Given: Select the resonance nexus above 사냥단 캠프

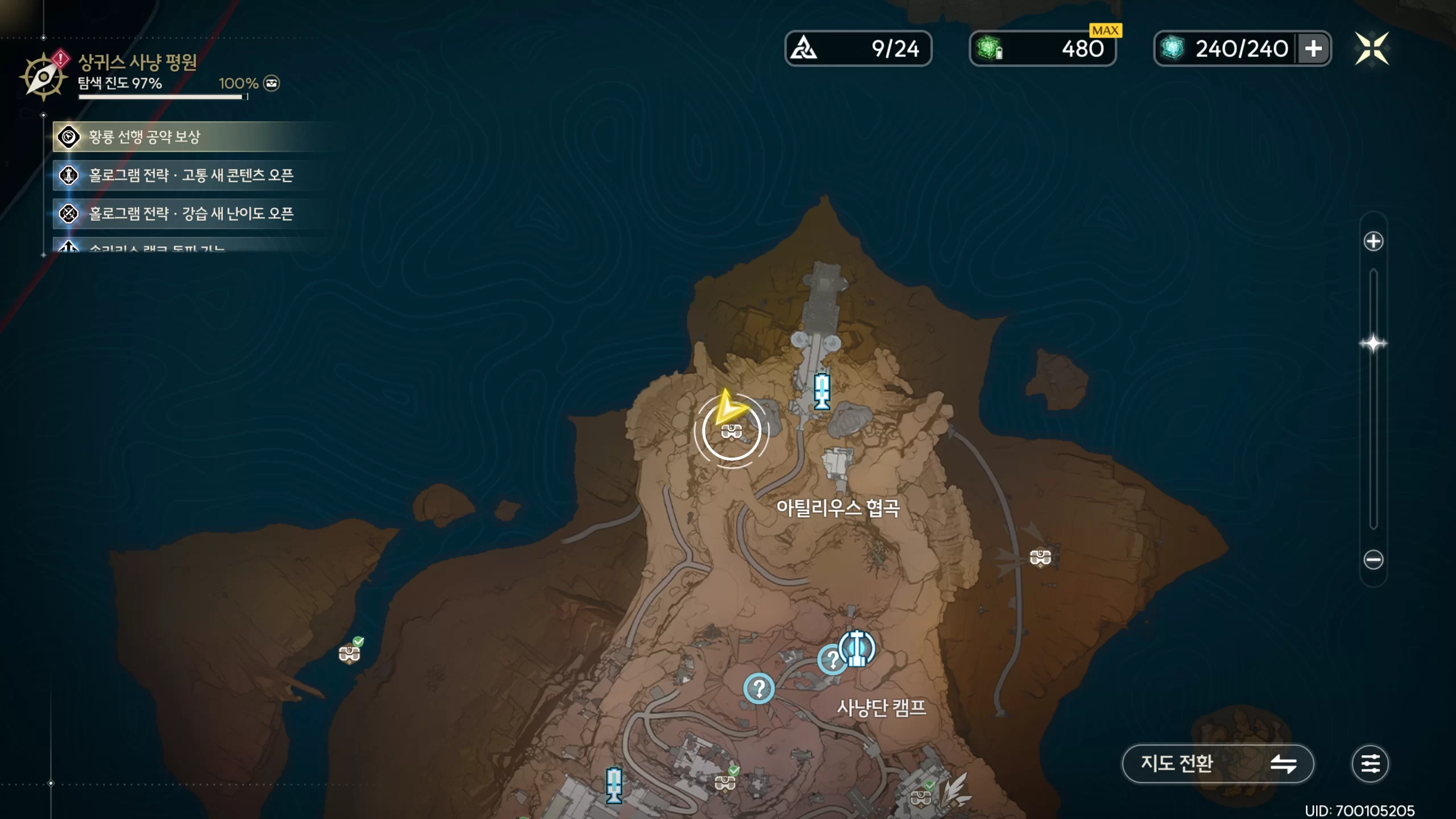Looking at the screenshot, I should pos(857,648).
